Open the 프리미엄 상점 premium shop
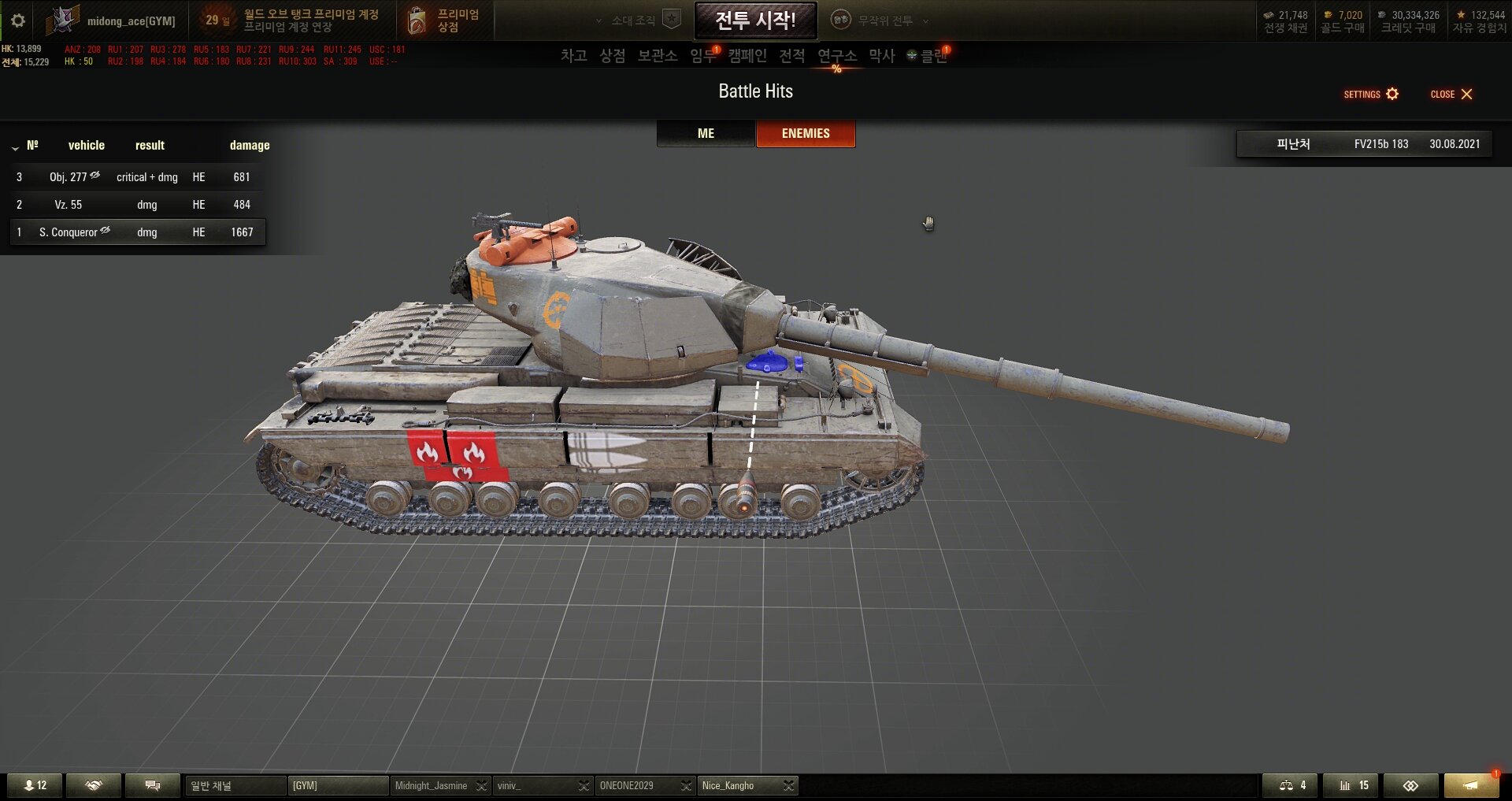Image resolution: width=1512 pixels, height=801 pixels. pos(445,20)
